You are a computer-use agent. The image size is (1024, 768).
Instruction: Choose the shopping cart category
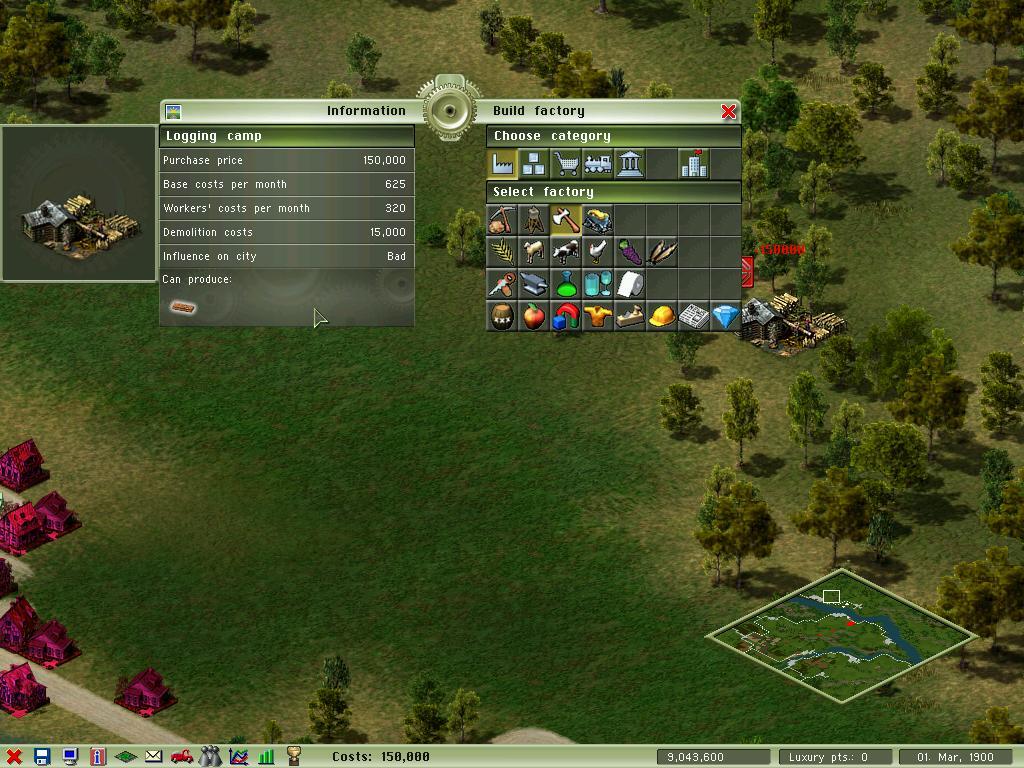coord(566,164)
